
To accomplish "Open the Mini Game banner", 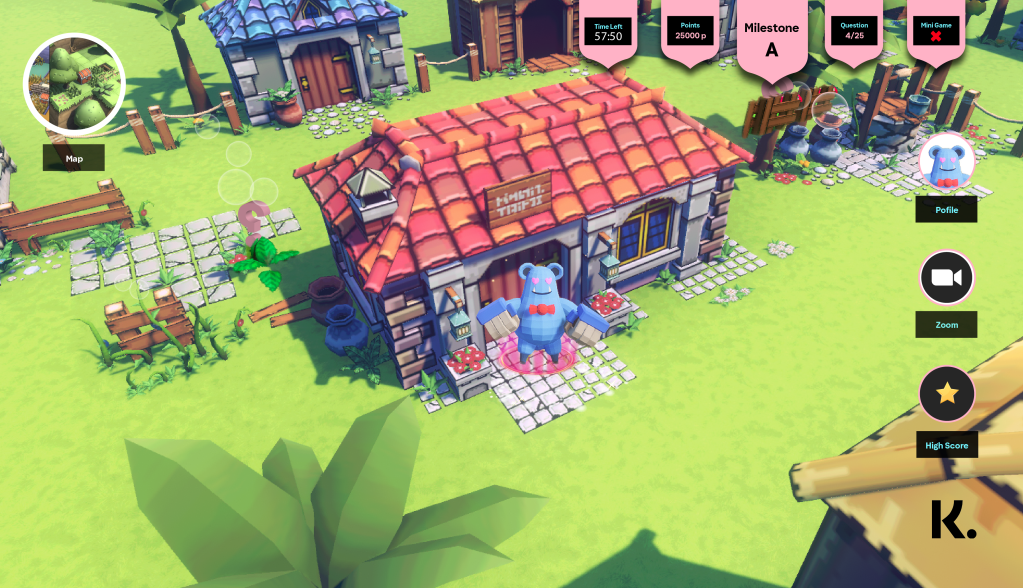I will (x=937, y=31).
